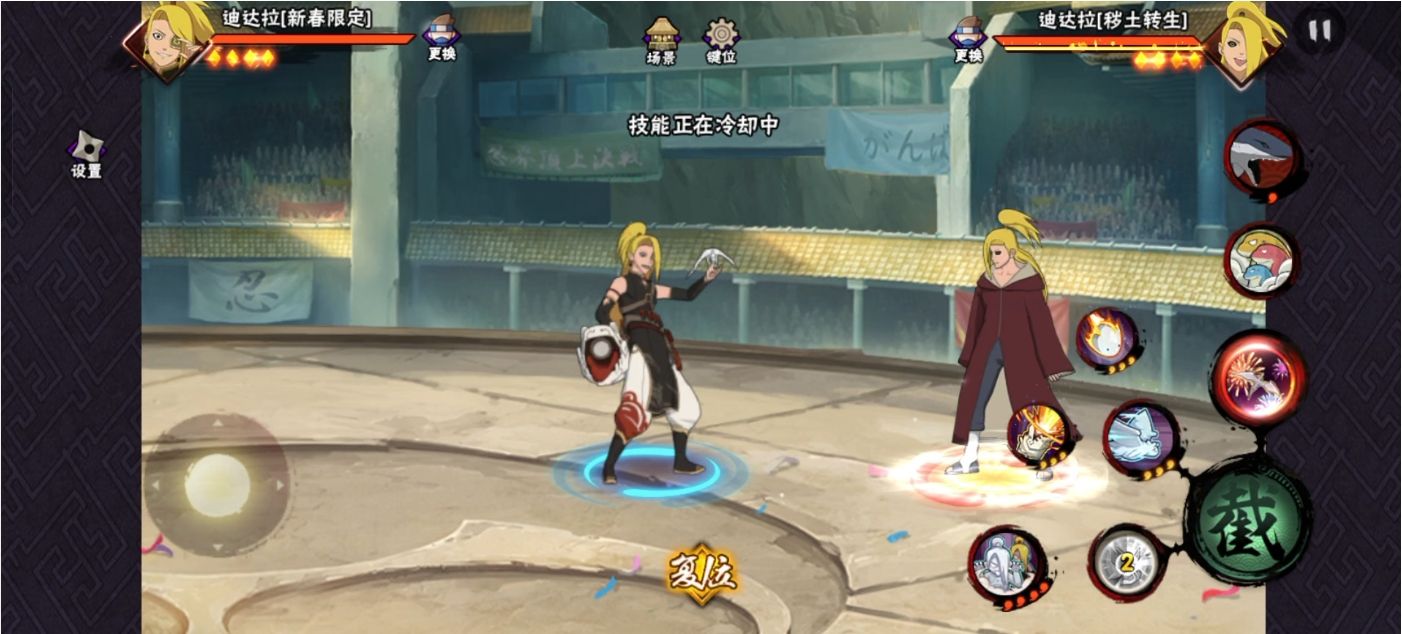This screenshot has height=634, width=1402.
Task: Change the opponent via right 更换
Action: [x=967, y=38]
